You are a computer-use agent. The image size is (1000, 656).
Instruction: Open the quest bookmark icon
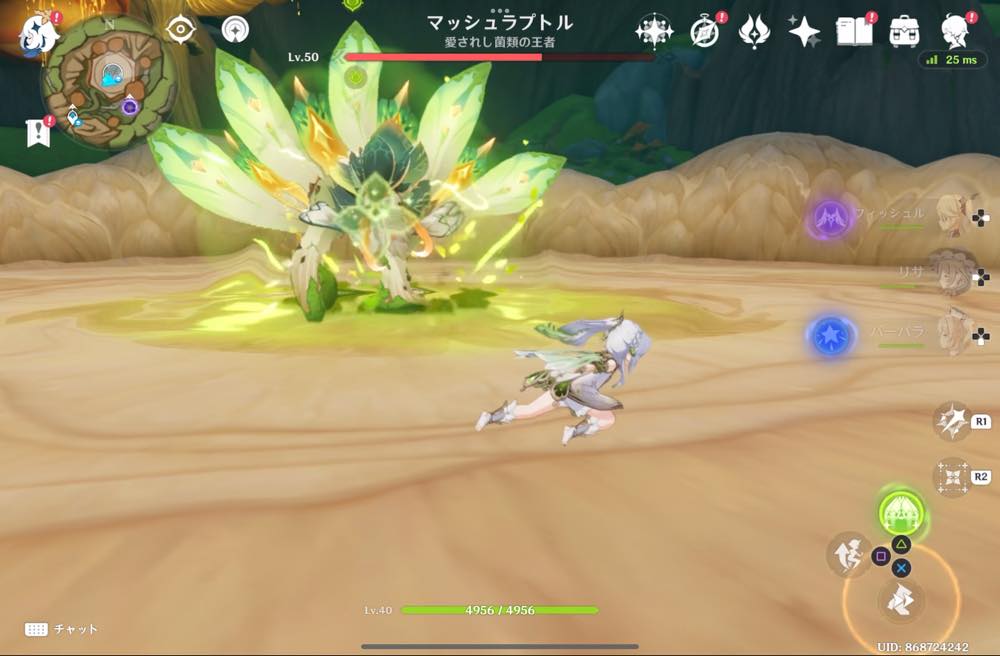pos(38,132)
